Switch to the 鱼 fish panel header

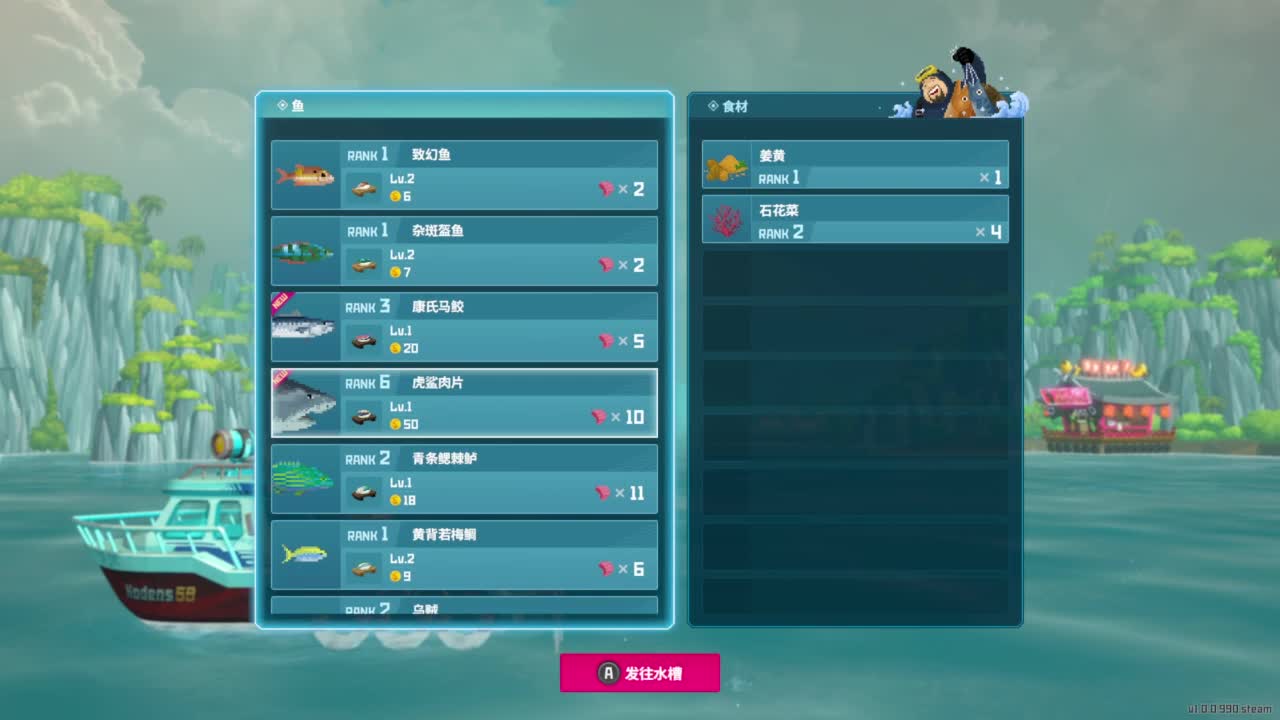(x=297, y=106)
